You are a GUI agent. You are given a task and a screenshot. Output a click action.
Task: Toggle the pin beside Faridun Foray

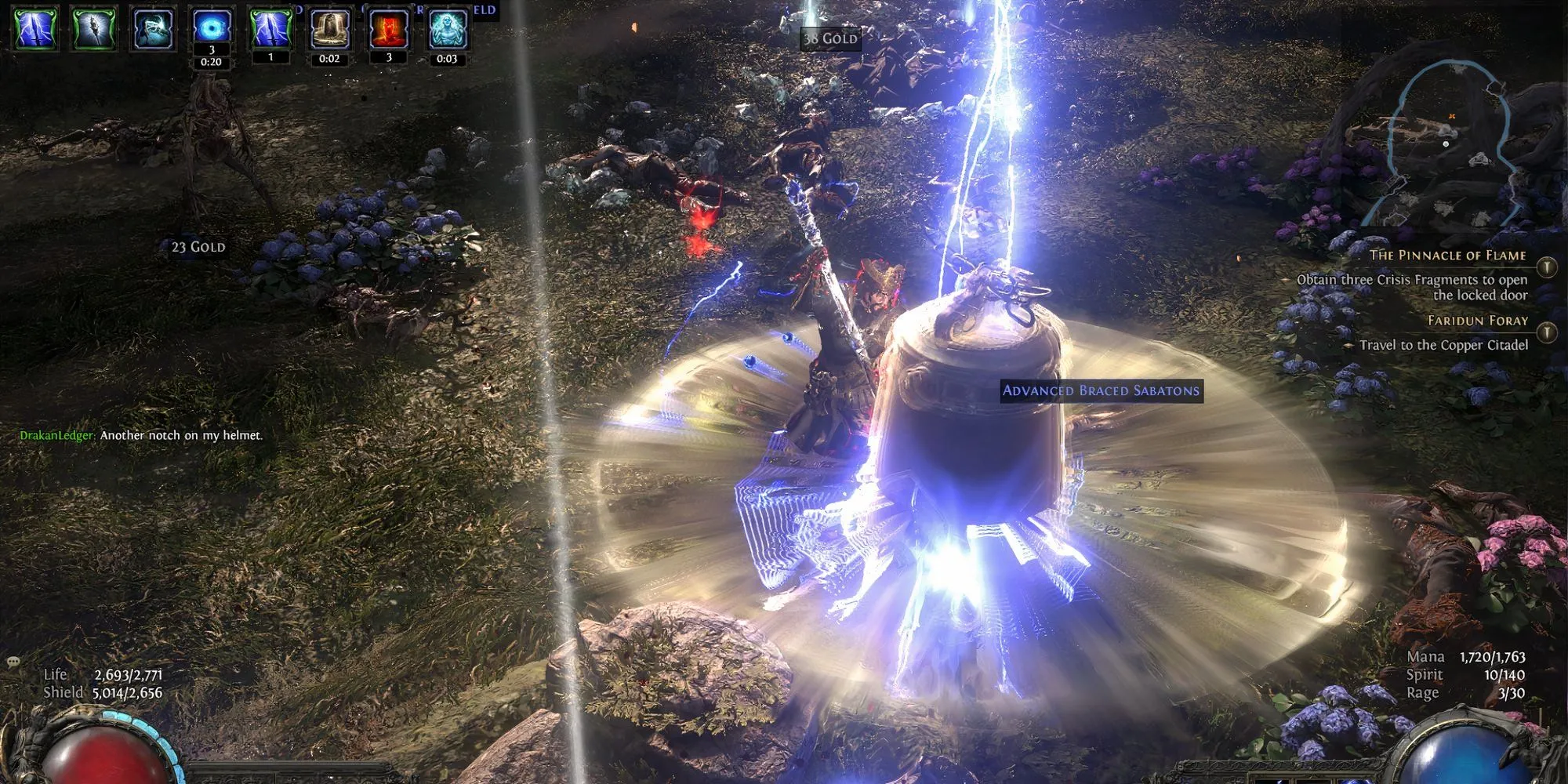(x=1546, y=332)
